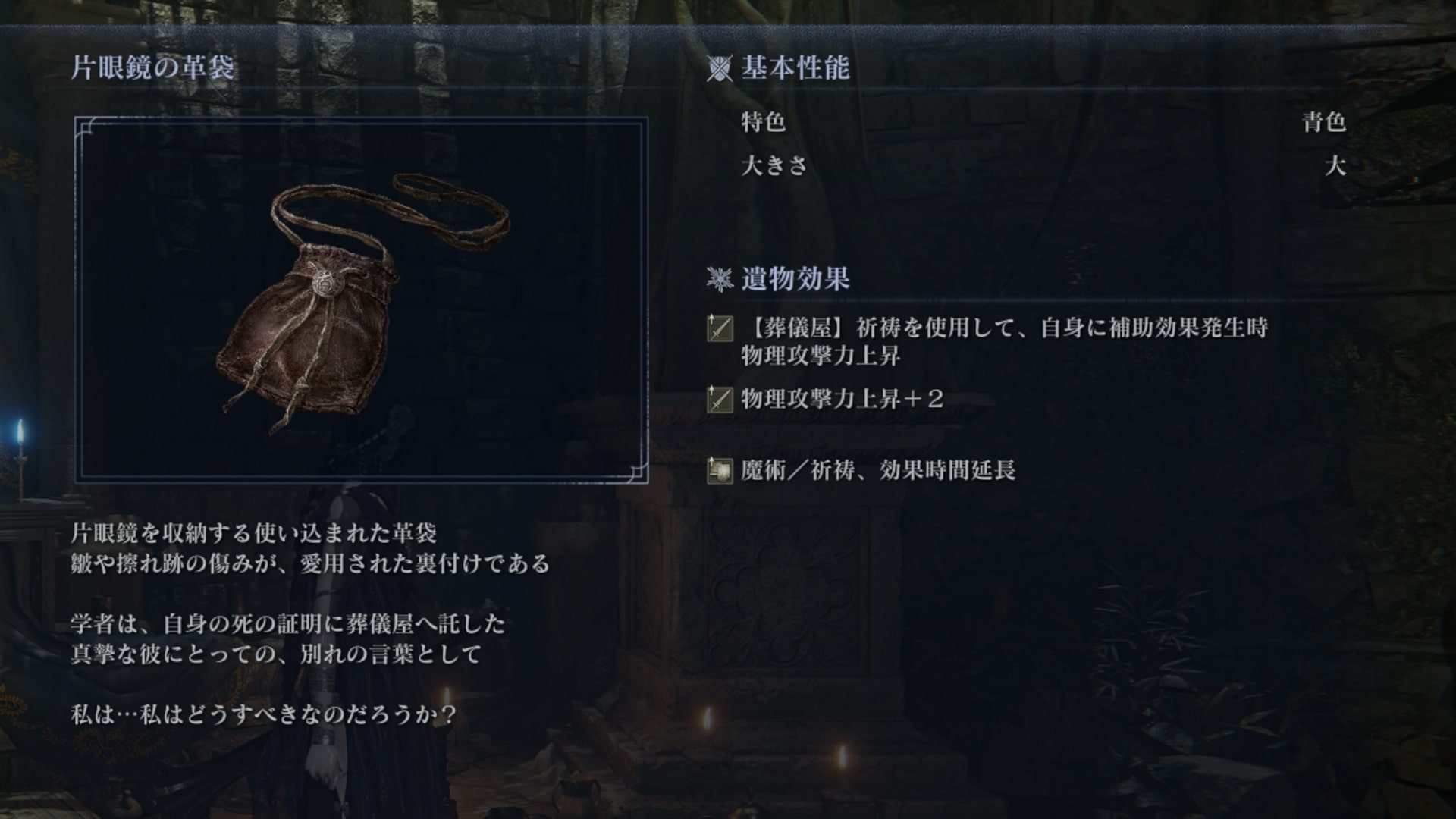
Task: Select the sword icon for 物理攻撃力上昇＋2
Action: pos(720,400)
